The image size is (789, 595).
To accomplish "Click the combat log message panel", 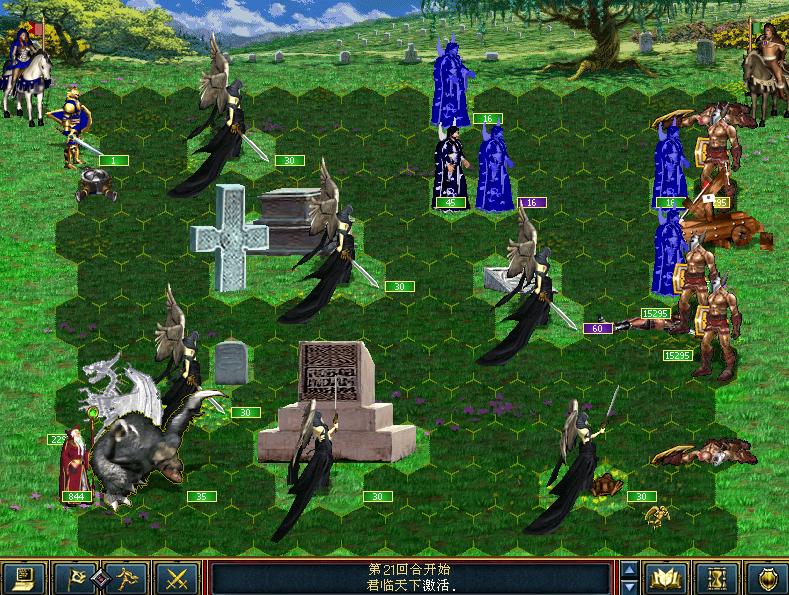I will [412, 578].
